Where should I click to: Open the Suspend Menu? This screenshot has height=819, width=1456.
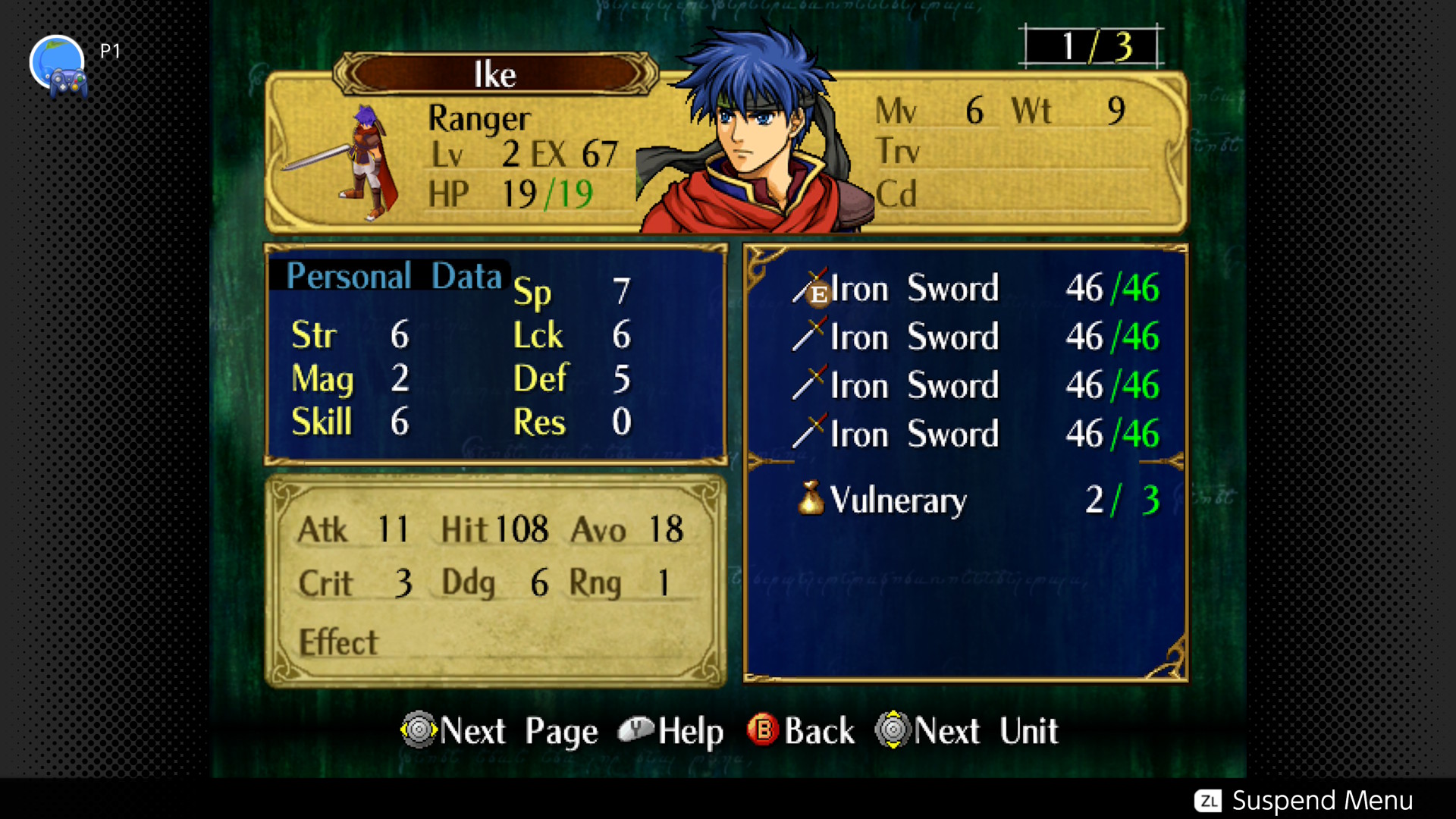(x=1304, y=801)
